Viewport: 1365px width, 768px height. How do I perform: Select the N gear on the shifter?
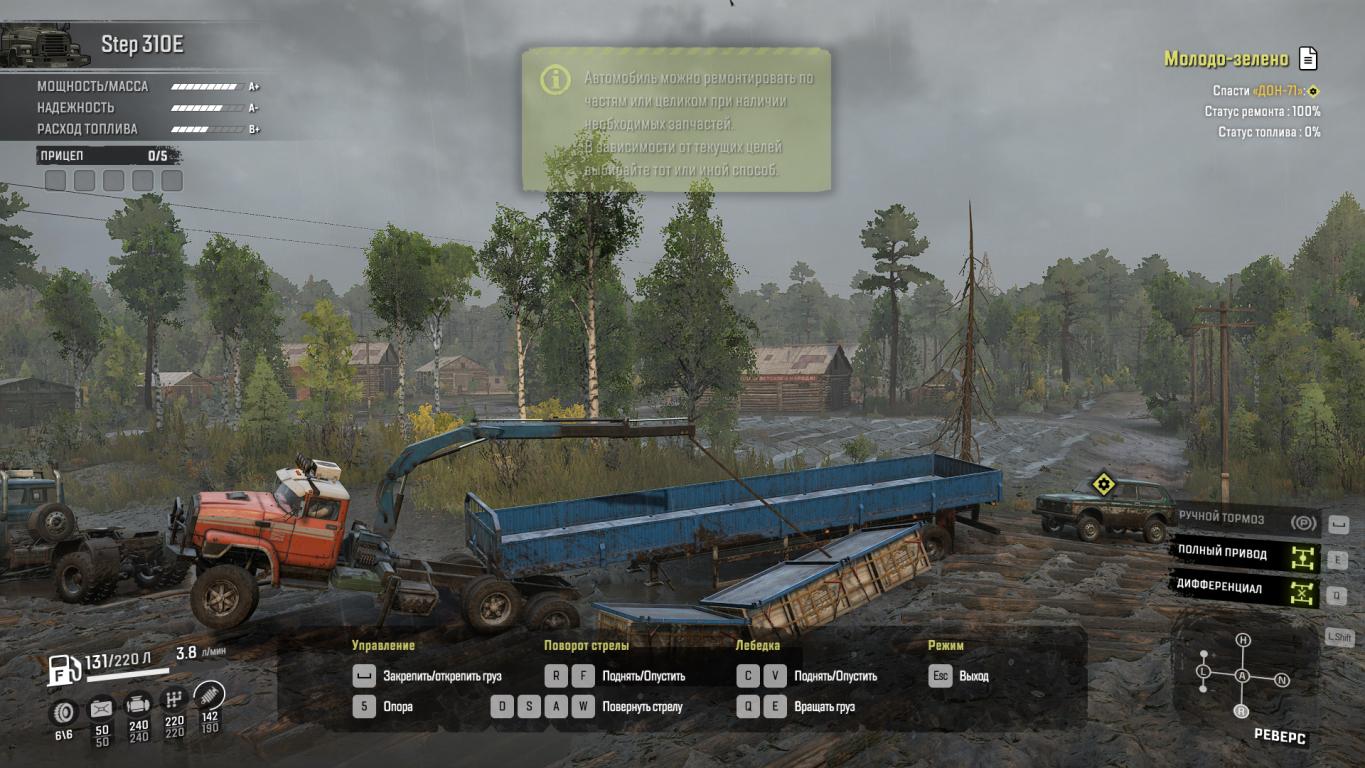[1282, 680]
